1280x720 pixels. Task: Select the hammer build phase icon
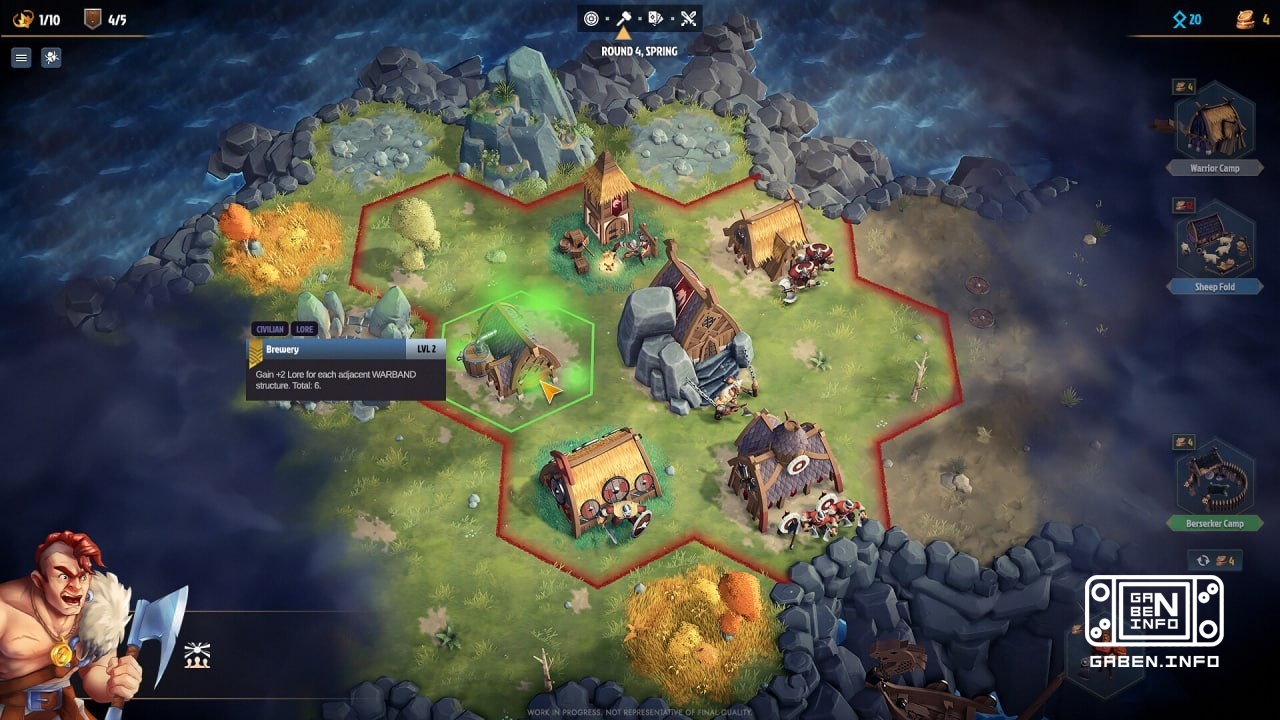pos(625,18)
